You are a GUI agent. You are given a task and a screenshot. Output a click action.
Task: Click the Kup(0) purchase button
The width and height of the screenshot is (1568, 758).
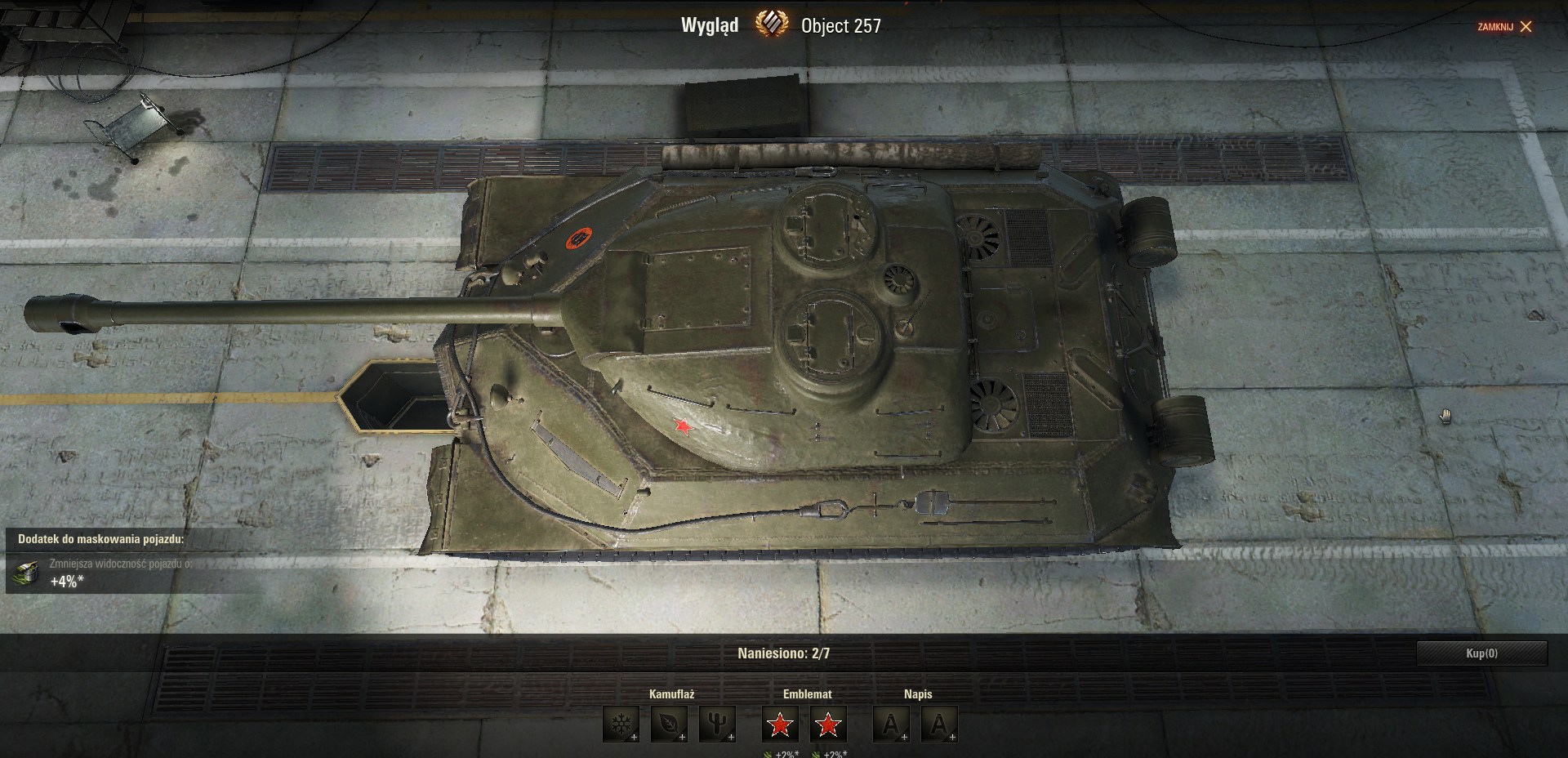1481,653
